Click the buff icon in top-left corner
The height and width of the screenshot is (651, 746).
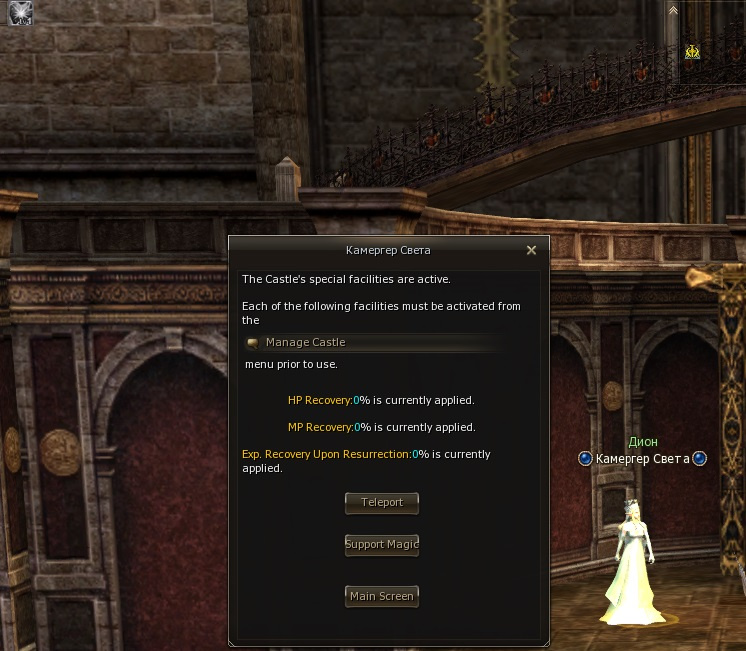pyautogui.click(x=20, y=13)
